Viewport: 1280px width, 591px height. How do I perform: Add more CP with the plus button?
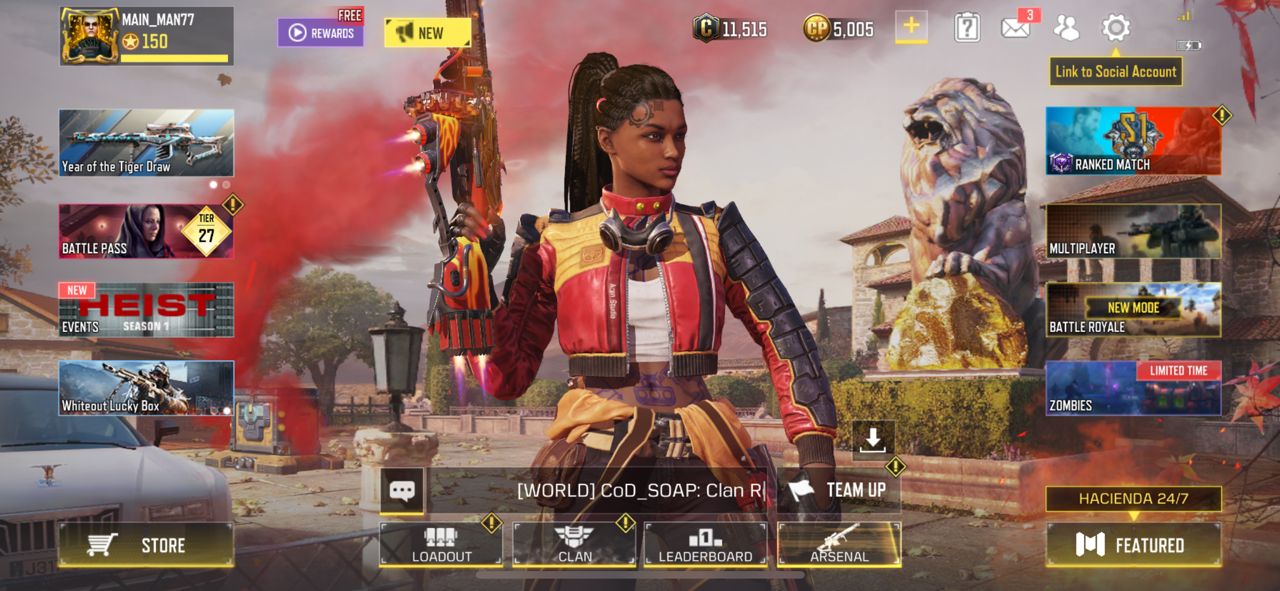pyautogui.click(x=911, y=27)
